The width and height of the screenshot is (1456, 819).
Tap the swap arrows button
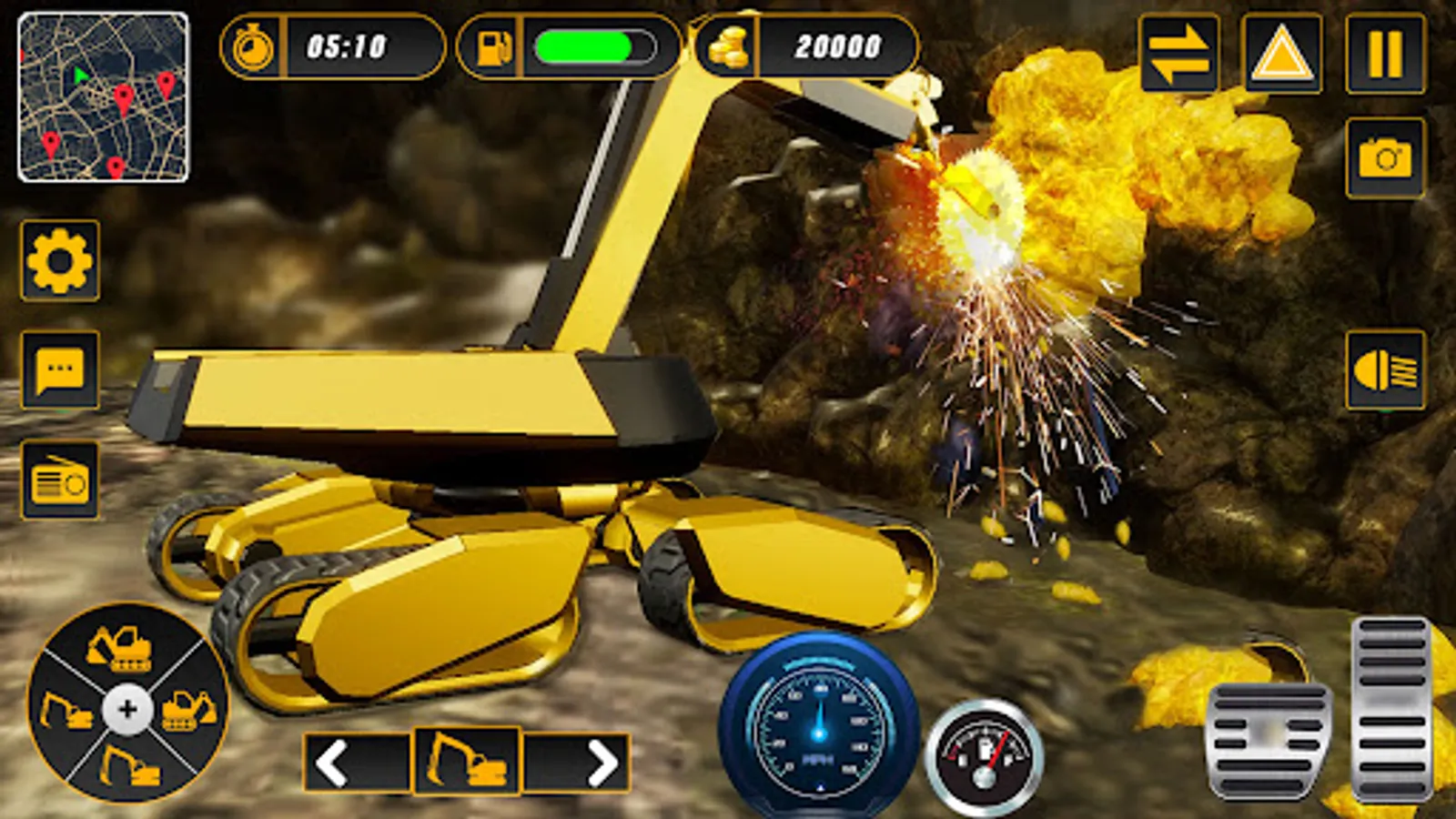(1178, 54)
